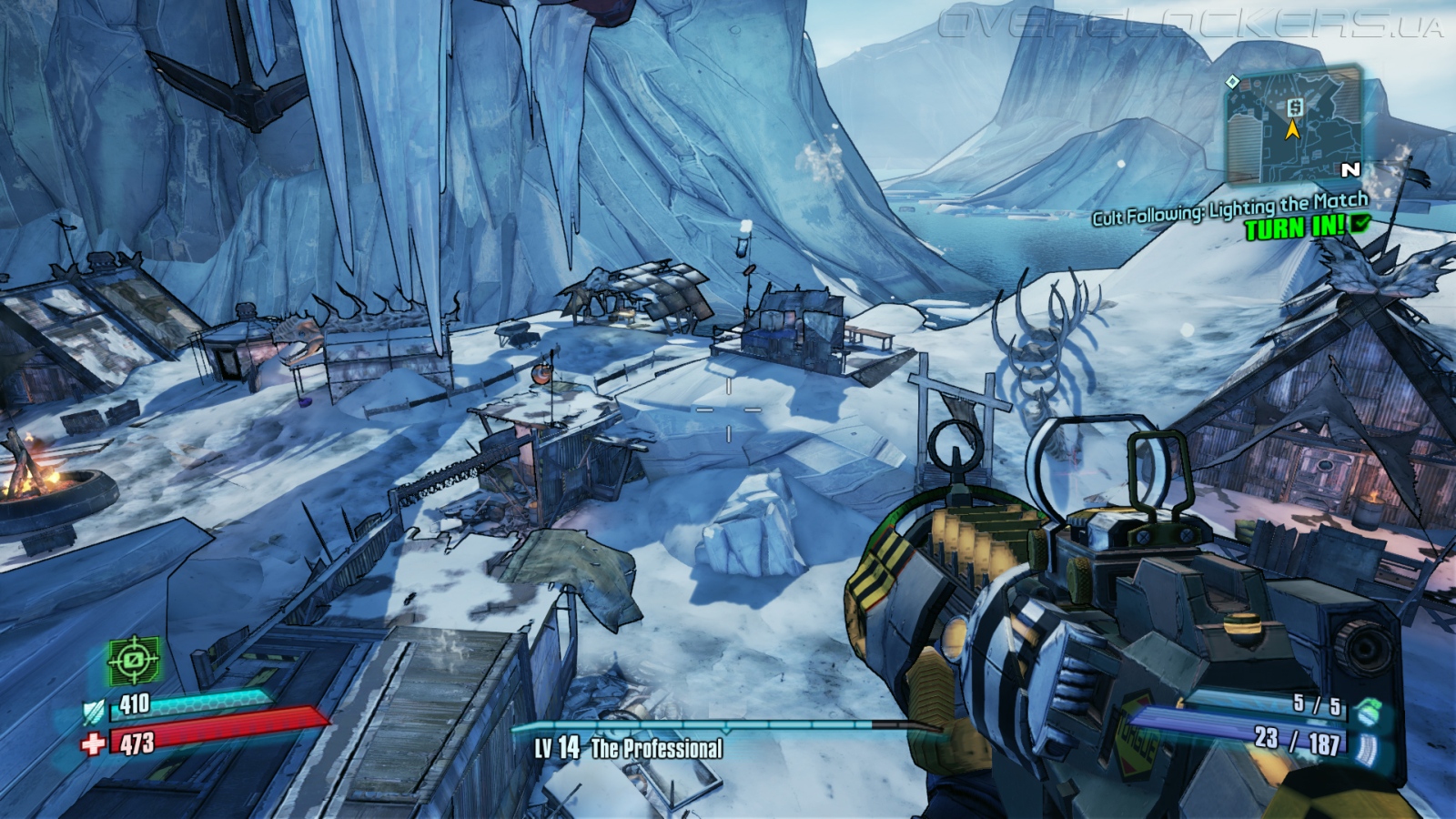Click the green action skill target icon

pyautogui.click(x=135, y=660)
